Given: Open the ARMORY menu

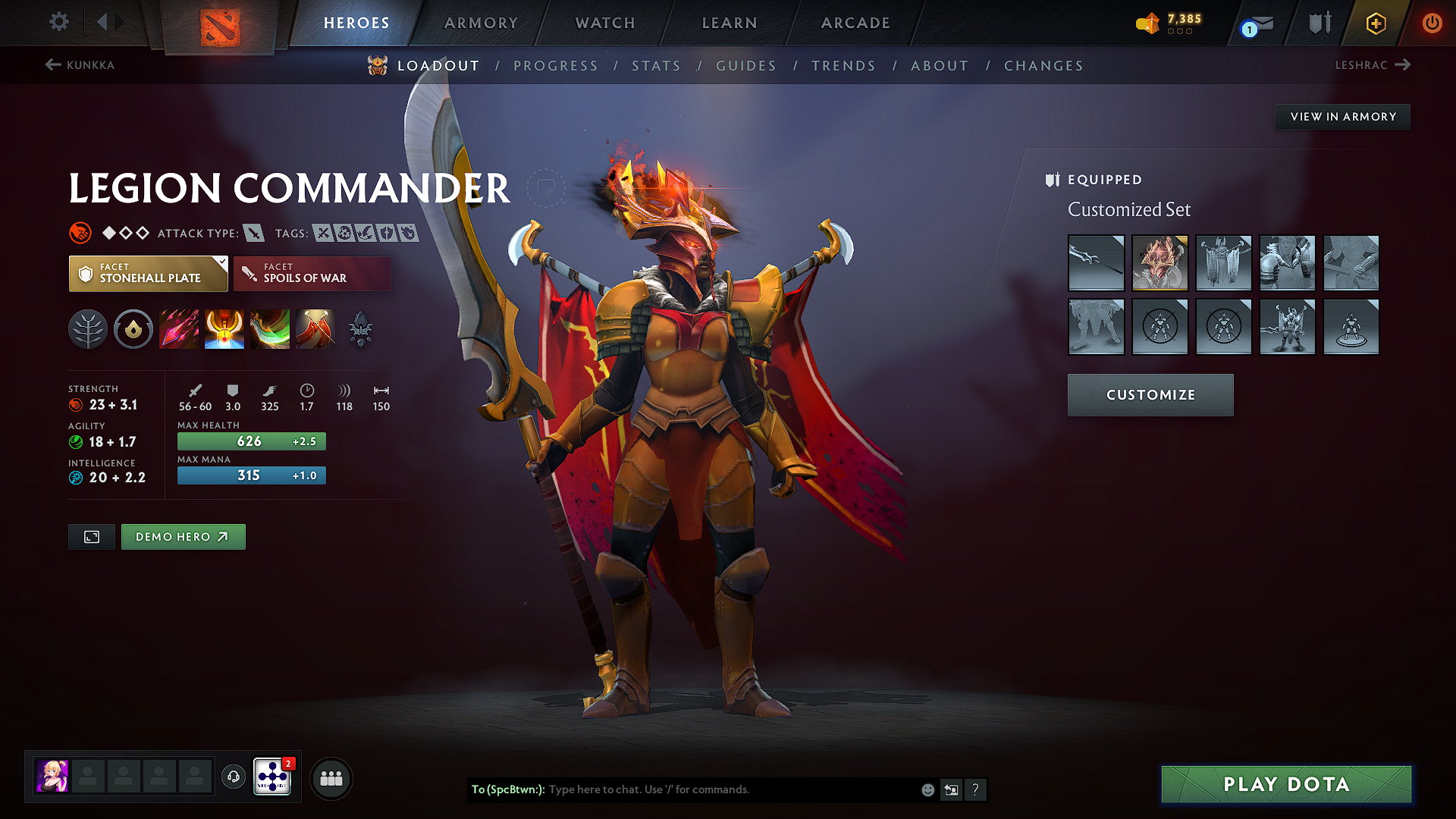Looking at the screenshot, I should (x=480, y=23).
